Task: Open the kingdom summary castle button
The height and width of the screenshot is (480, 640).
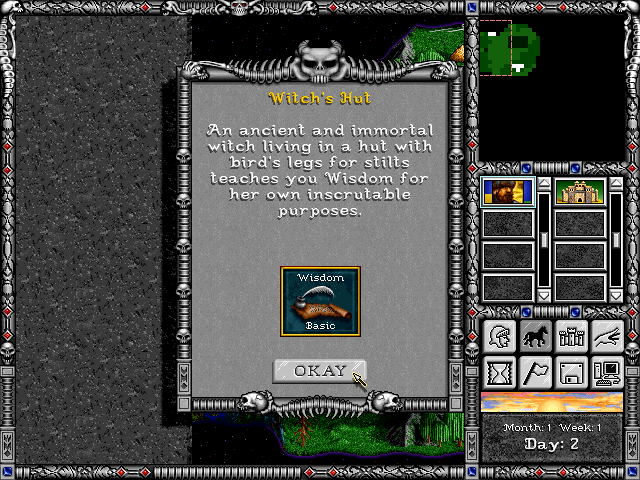Action: (570, 337)
